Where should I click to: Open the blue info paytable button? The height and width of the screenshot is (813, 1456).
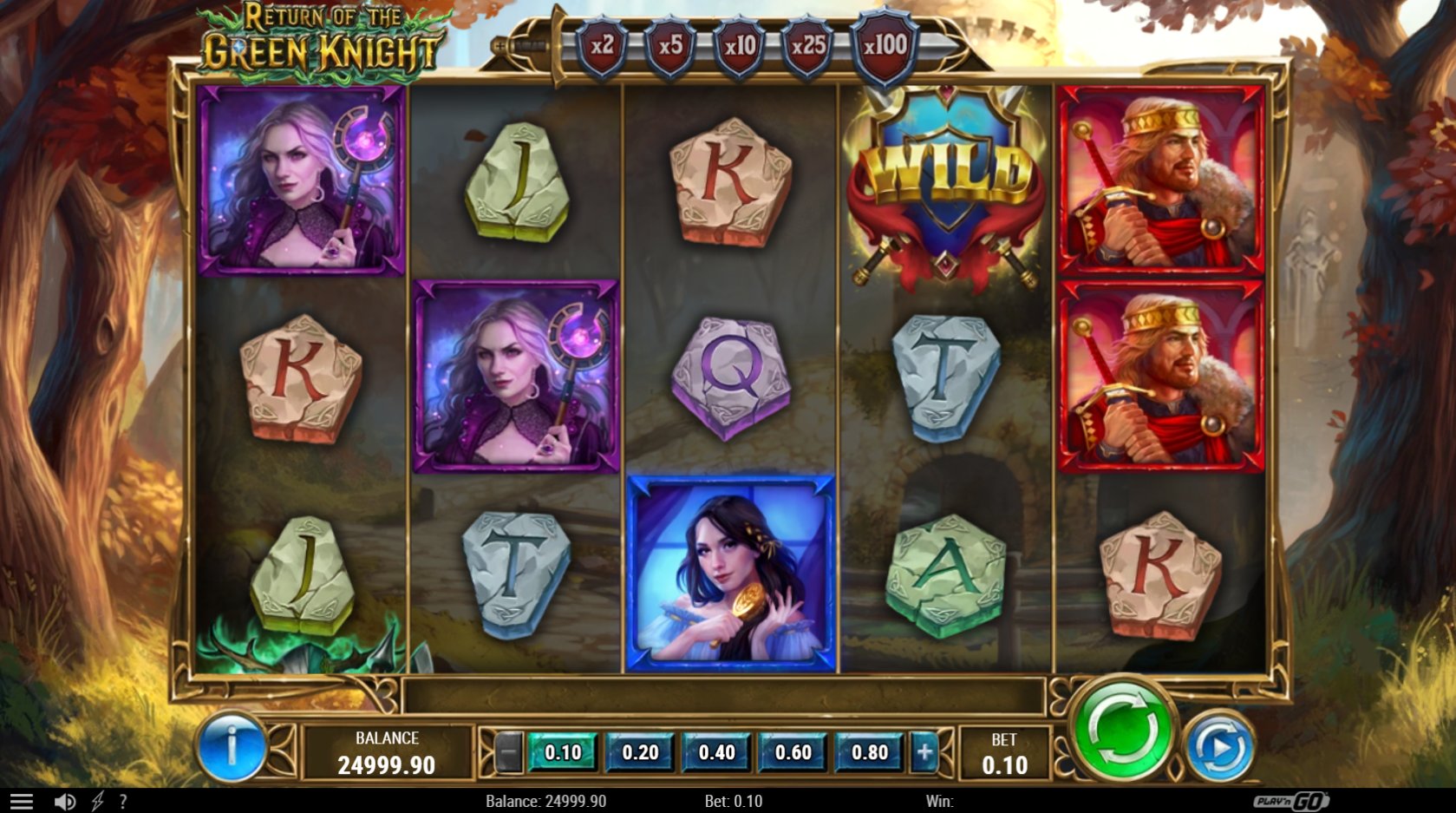[232, 746]
